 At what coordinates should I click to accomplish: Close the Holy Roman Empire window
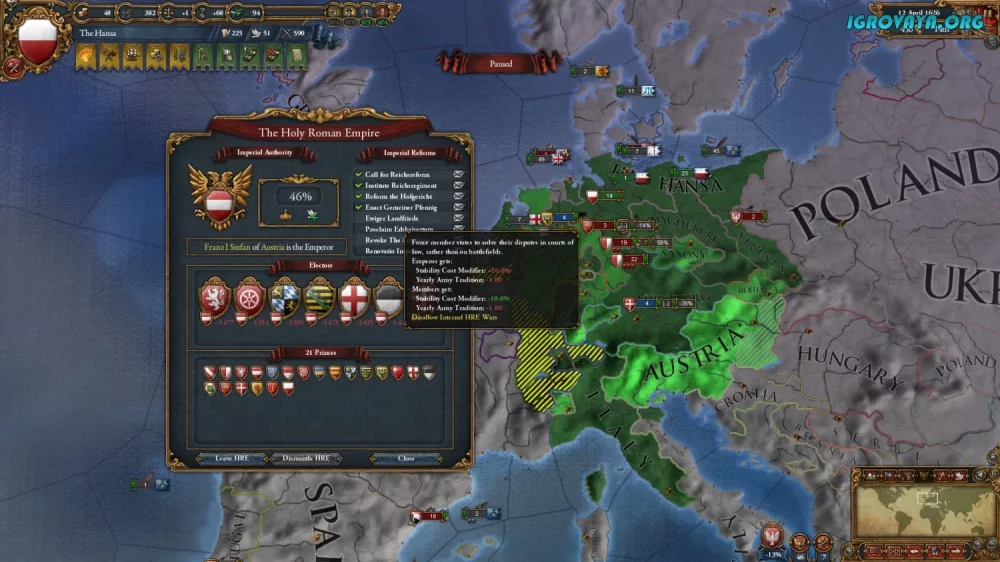tap(406, 458)
